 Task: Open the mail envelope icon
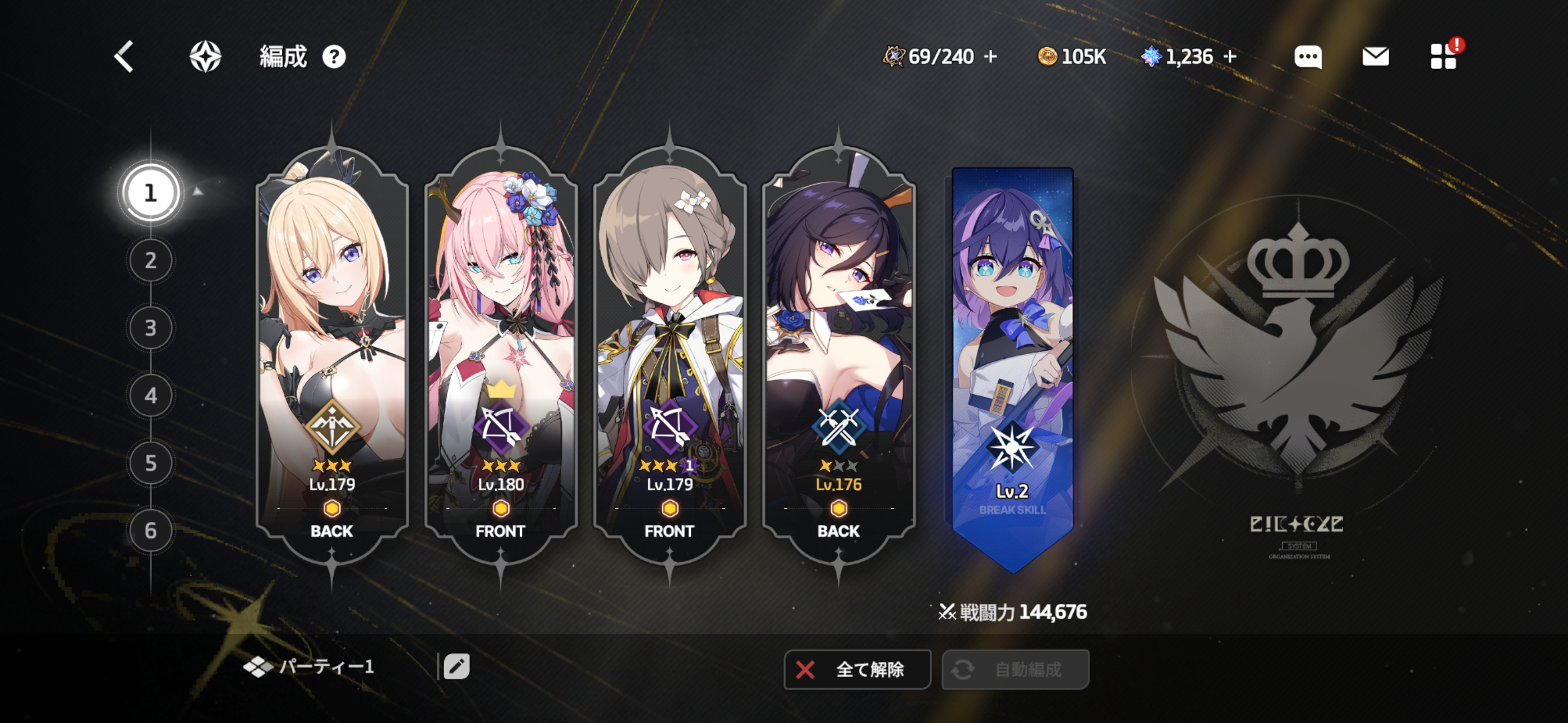(1376, 57)
